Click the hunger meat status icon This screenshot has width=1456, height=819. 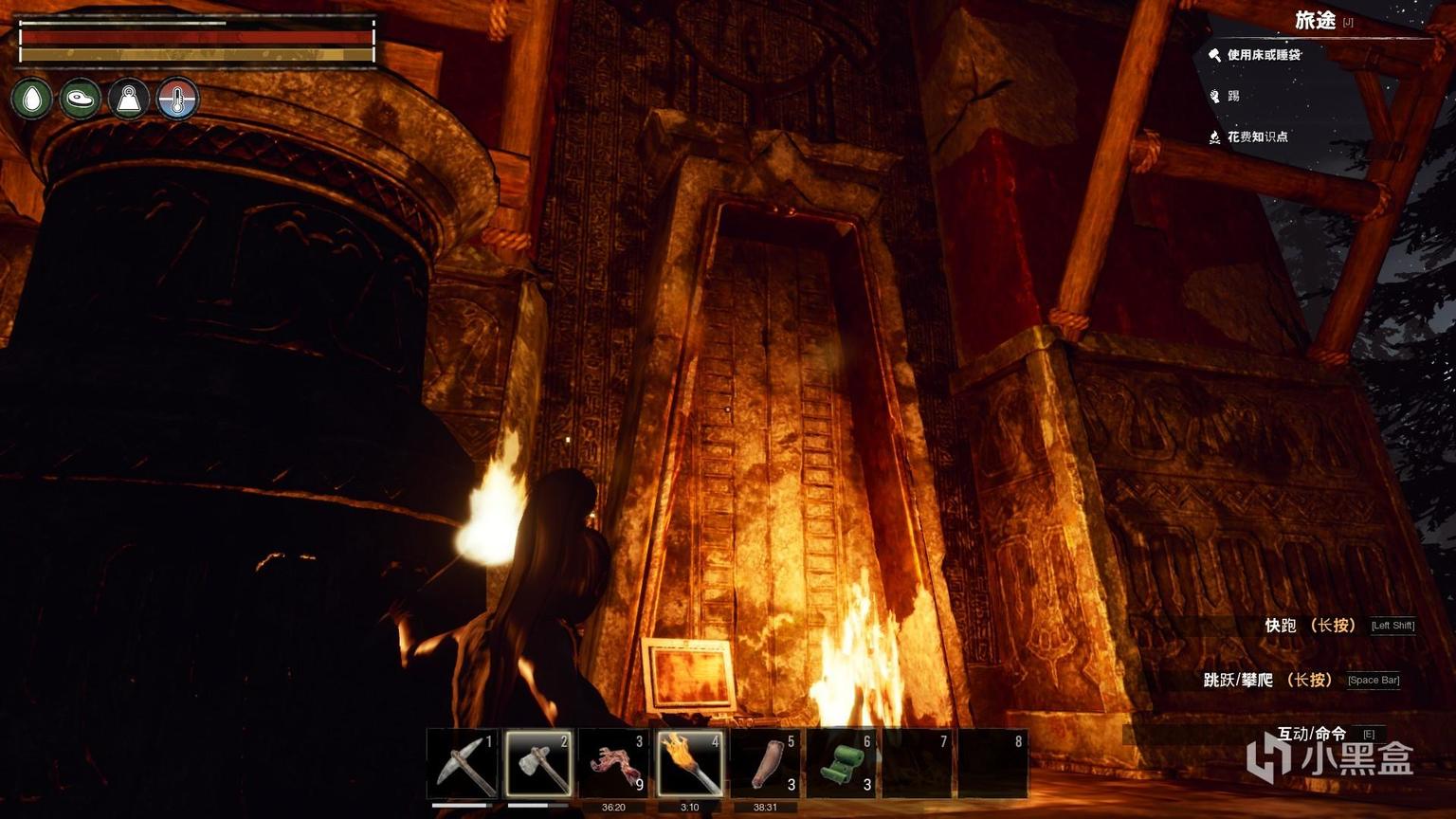click(81, 99)
